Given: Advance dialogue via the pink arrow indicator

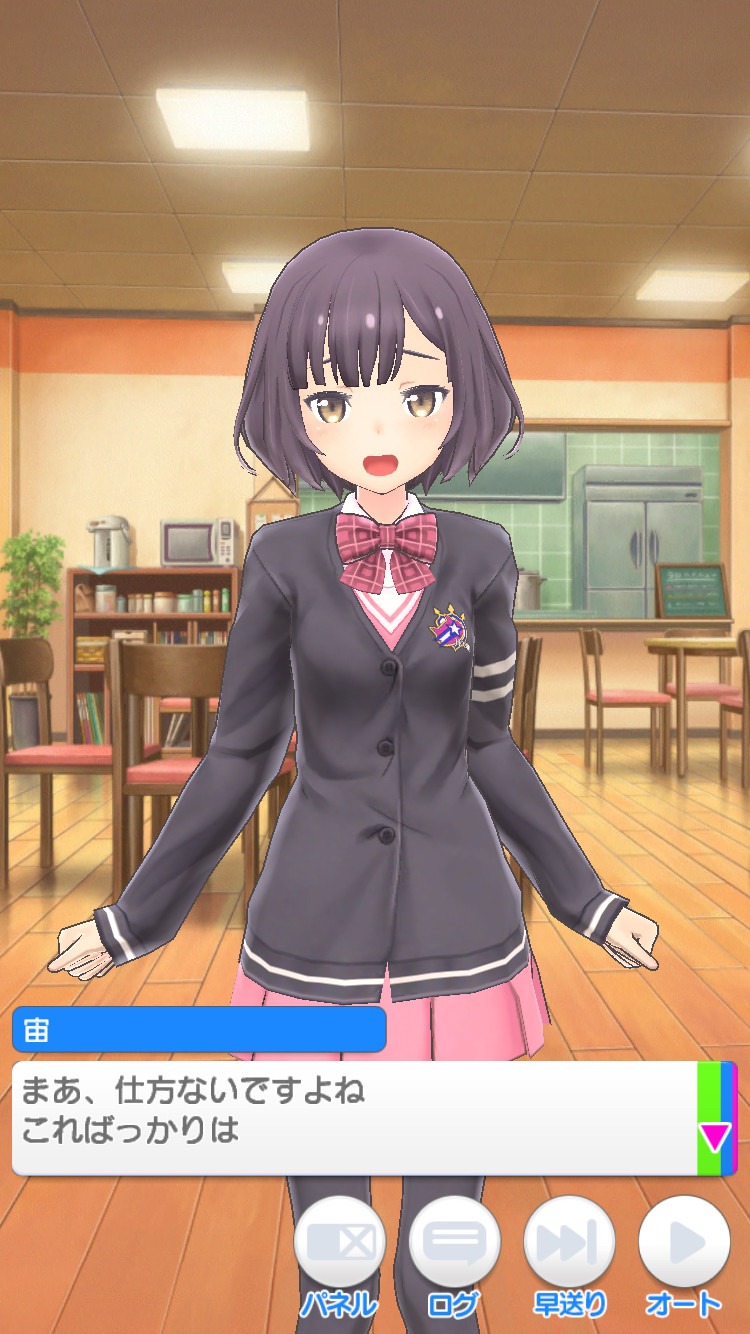Looking at the screenshot, I should pos(715,1137).
